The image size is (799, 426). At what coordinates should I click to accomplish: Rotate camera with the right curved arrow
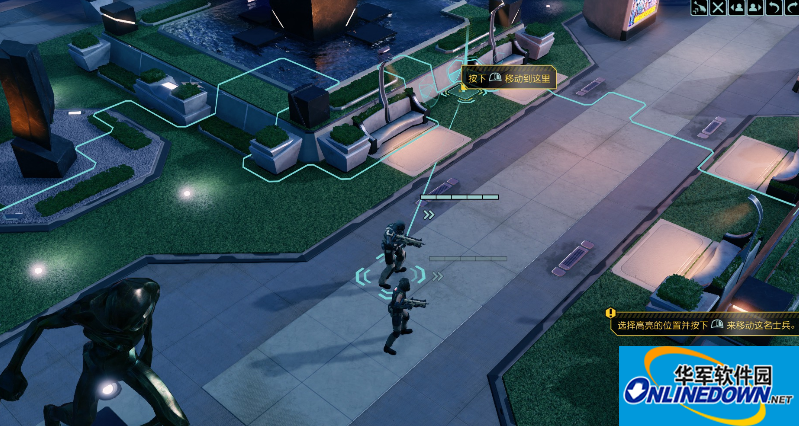click(790, 8)
